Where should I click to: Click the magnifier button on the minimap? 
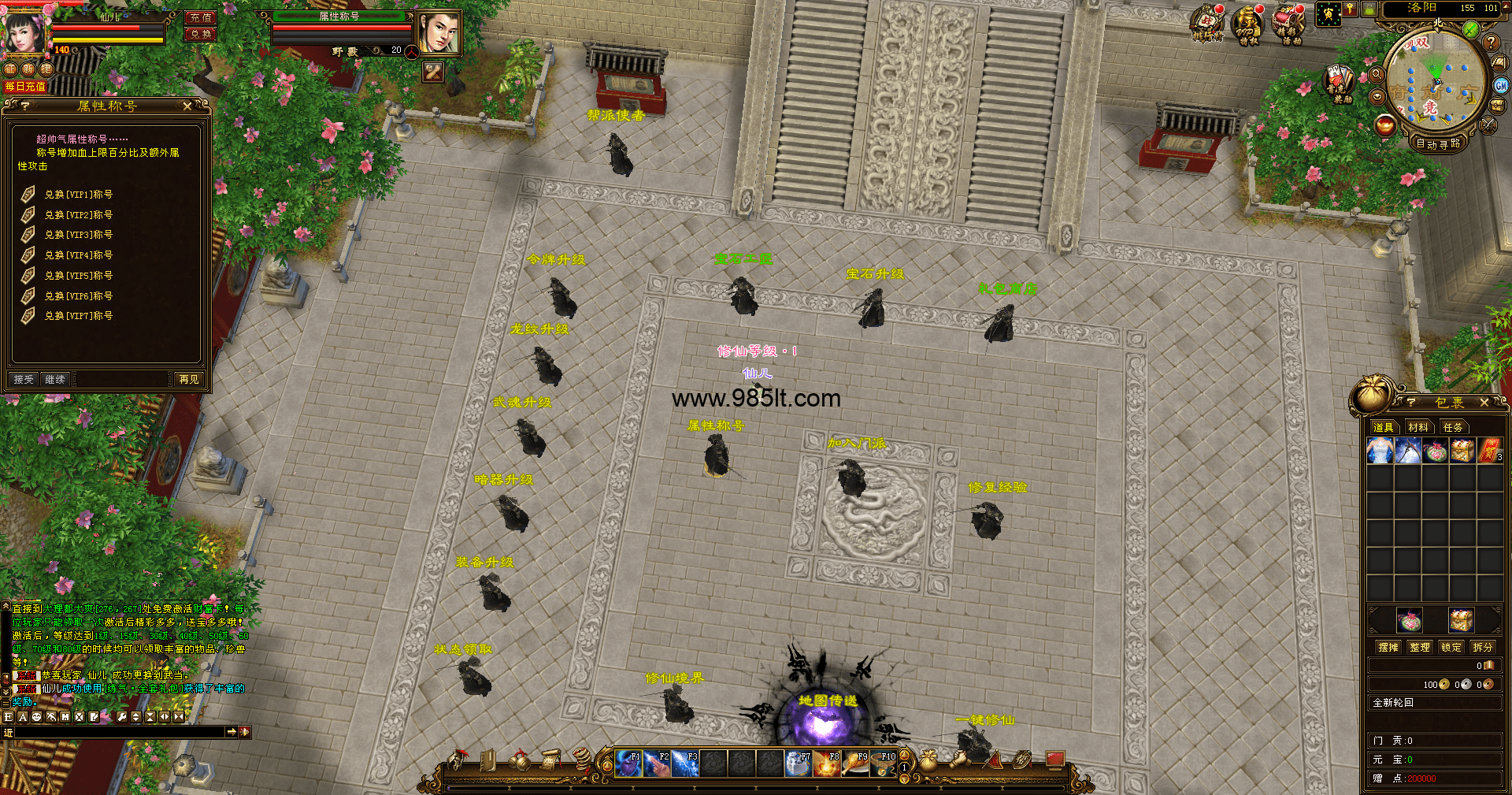[1377, 75]
